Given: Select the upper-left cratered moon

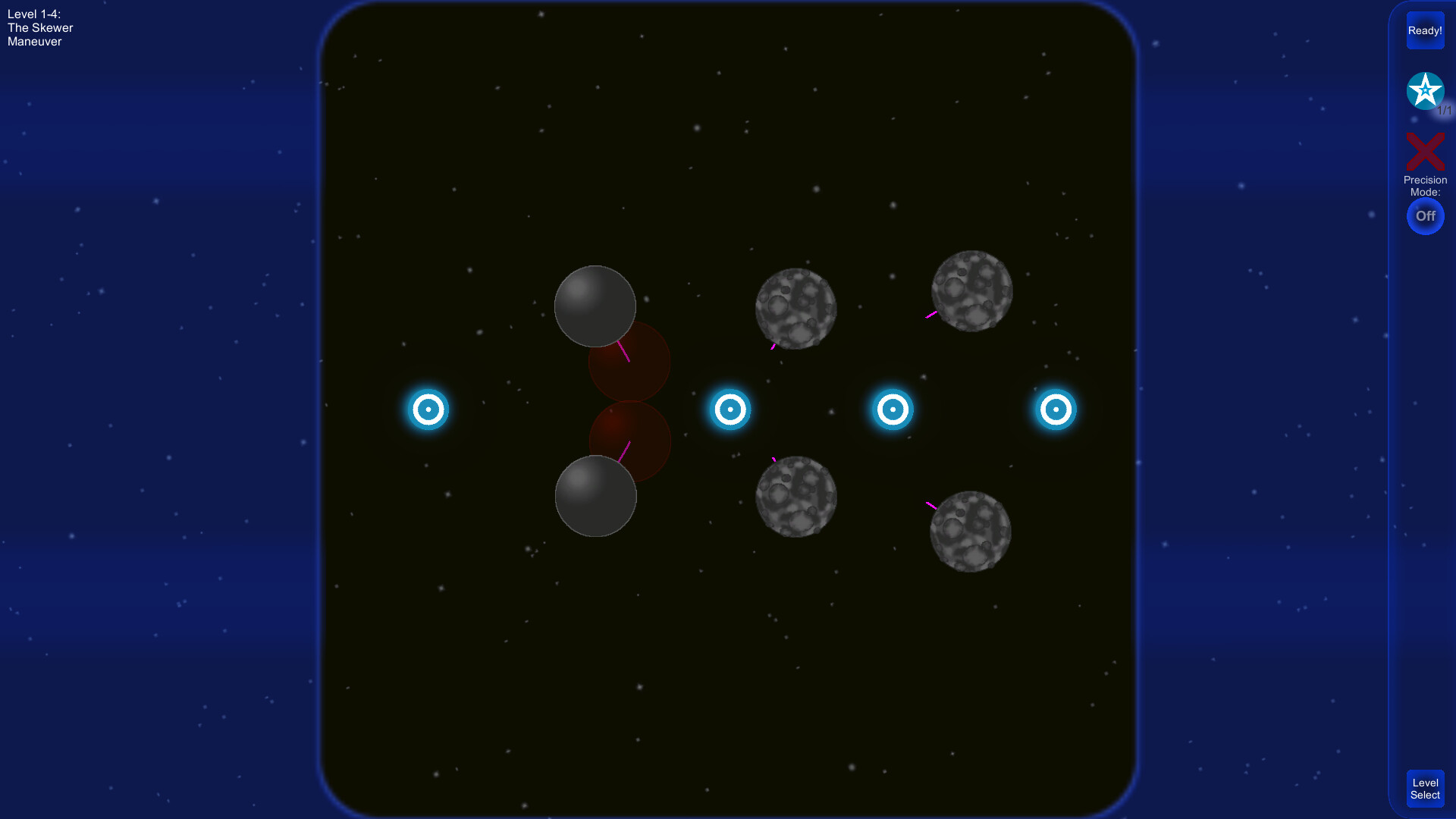Looking at the screenshot, I should pyautogui.click(x=796, y=309).
